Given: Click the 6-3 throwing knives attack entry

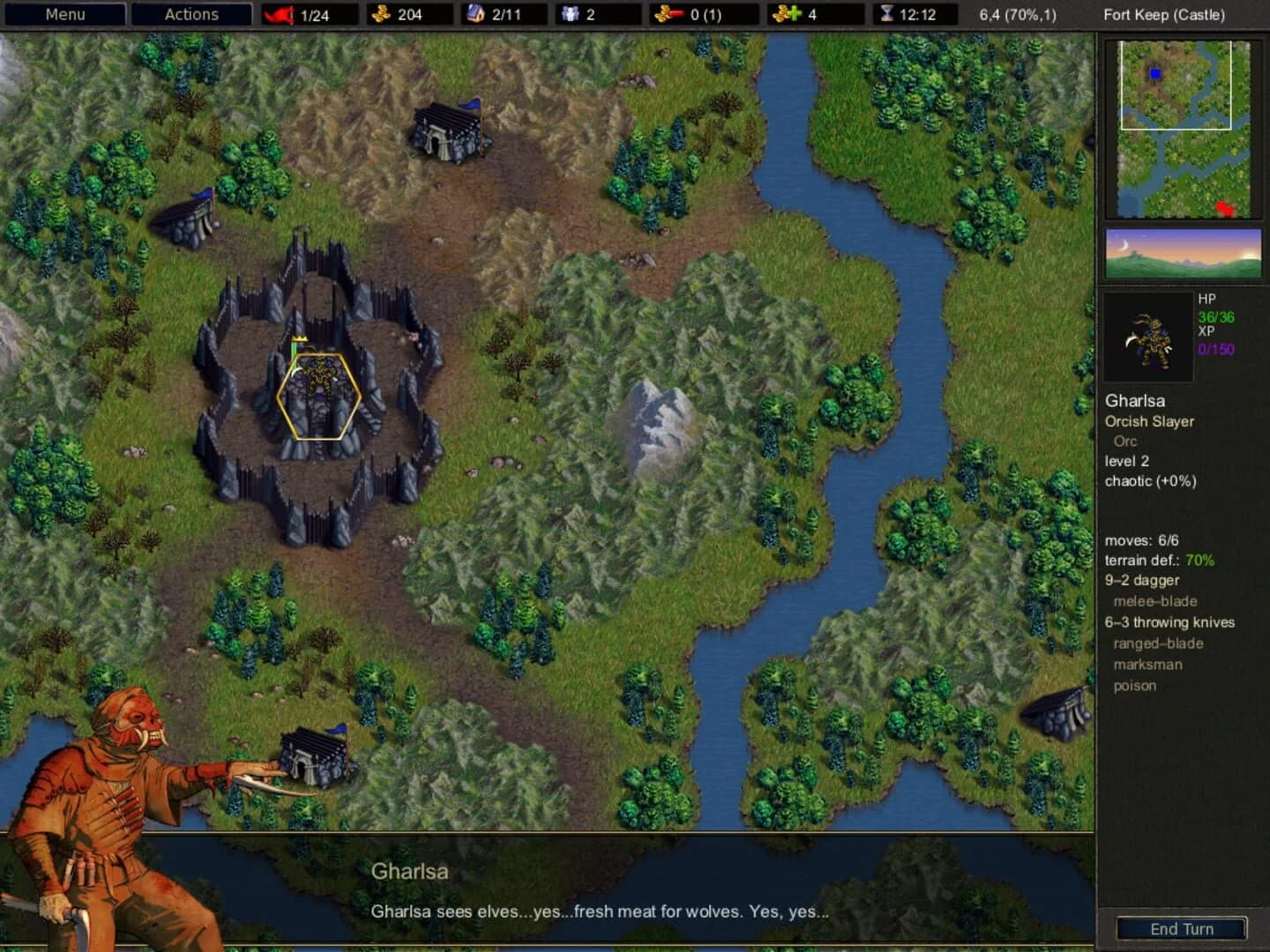Looking at the screenshot, I should [x=1170, y=621].
